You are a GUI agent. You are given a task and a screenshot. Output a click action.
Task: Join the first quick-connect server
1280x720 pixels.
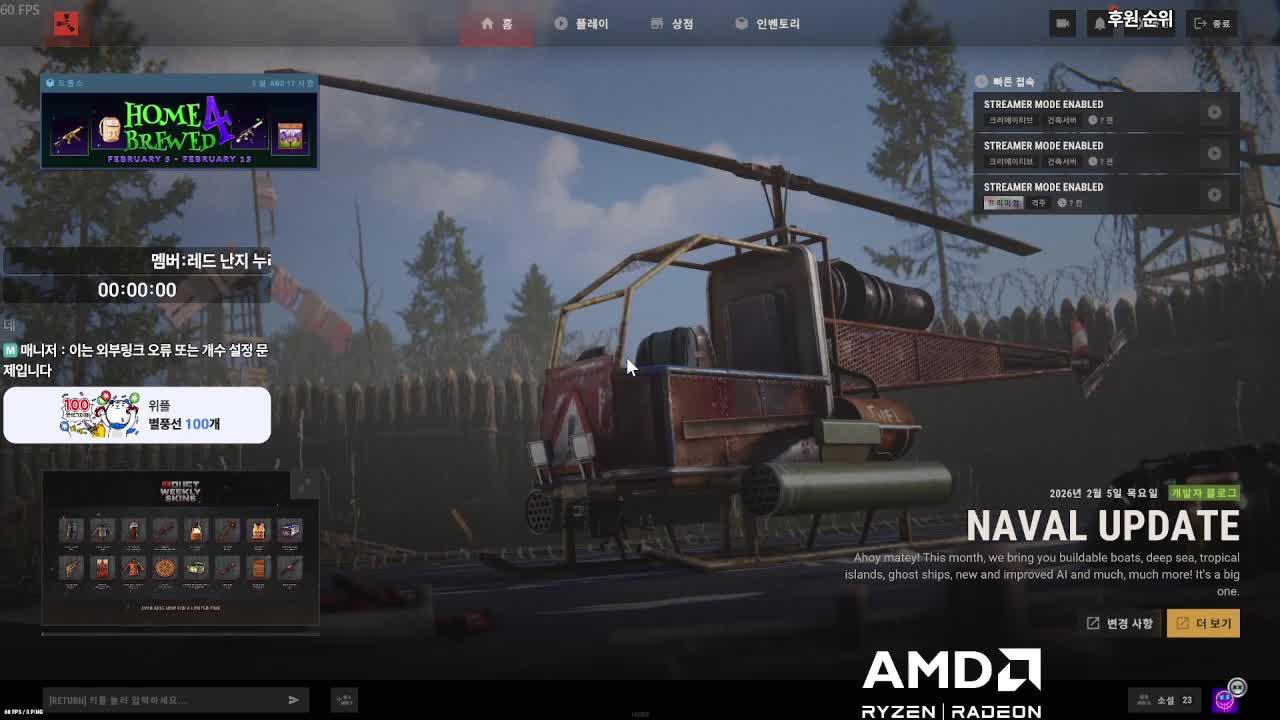(x=1214, y=112)
